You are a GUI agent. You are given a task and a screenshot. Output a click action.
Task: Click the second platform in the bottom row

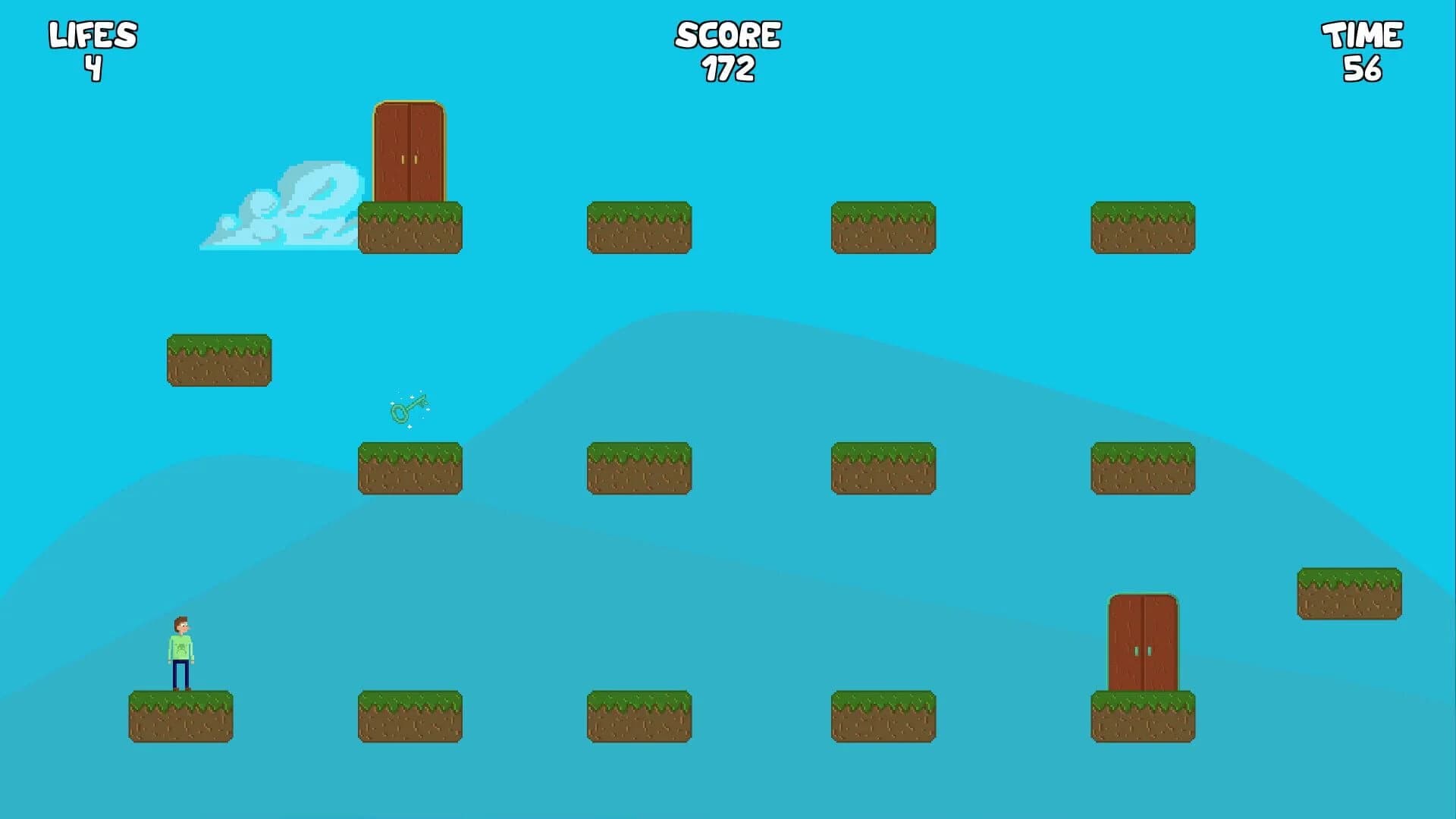[x=409, y=717]
